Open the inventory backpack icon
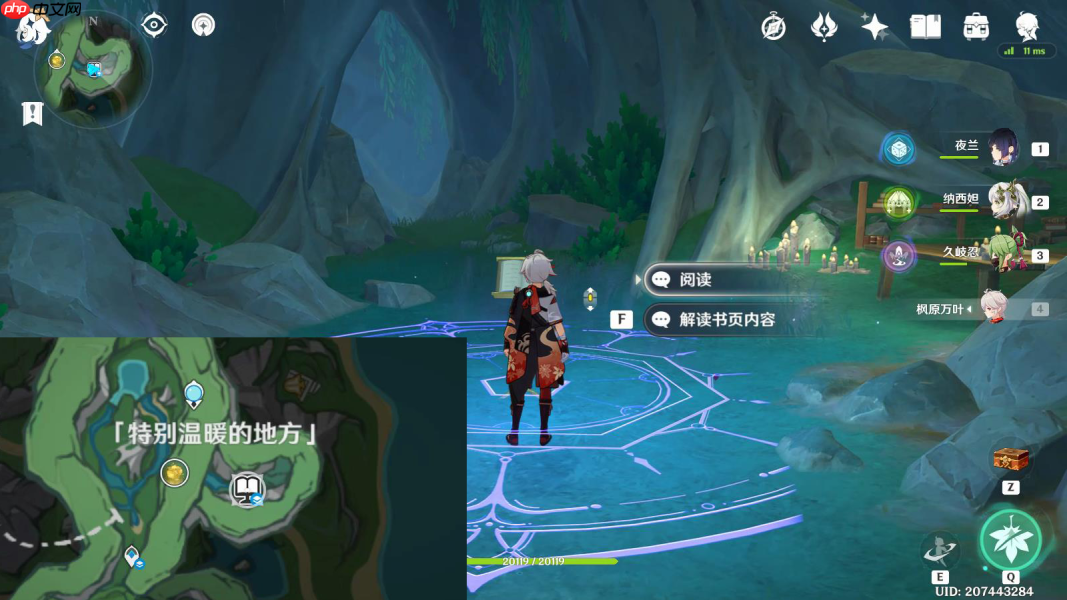Screen dimensions: 1067x600 click(x=976, y=27)
